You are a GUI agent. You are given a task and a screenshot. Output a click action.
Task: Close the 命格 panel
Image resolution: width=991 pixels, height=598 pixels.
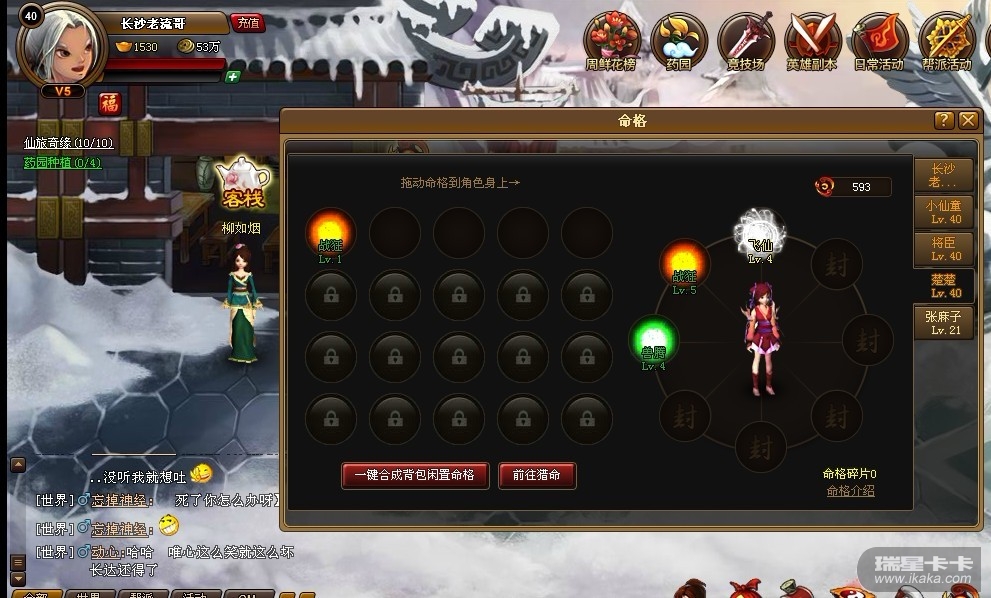(967, 121)
